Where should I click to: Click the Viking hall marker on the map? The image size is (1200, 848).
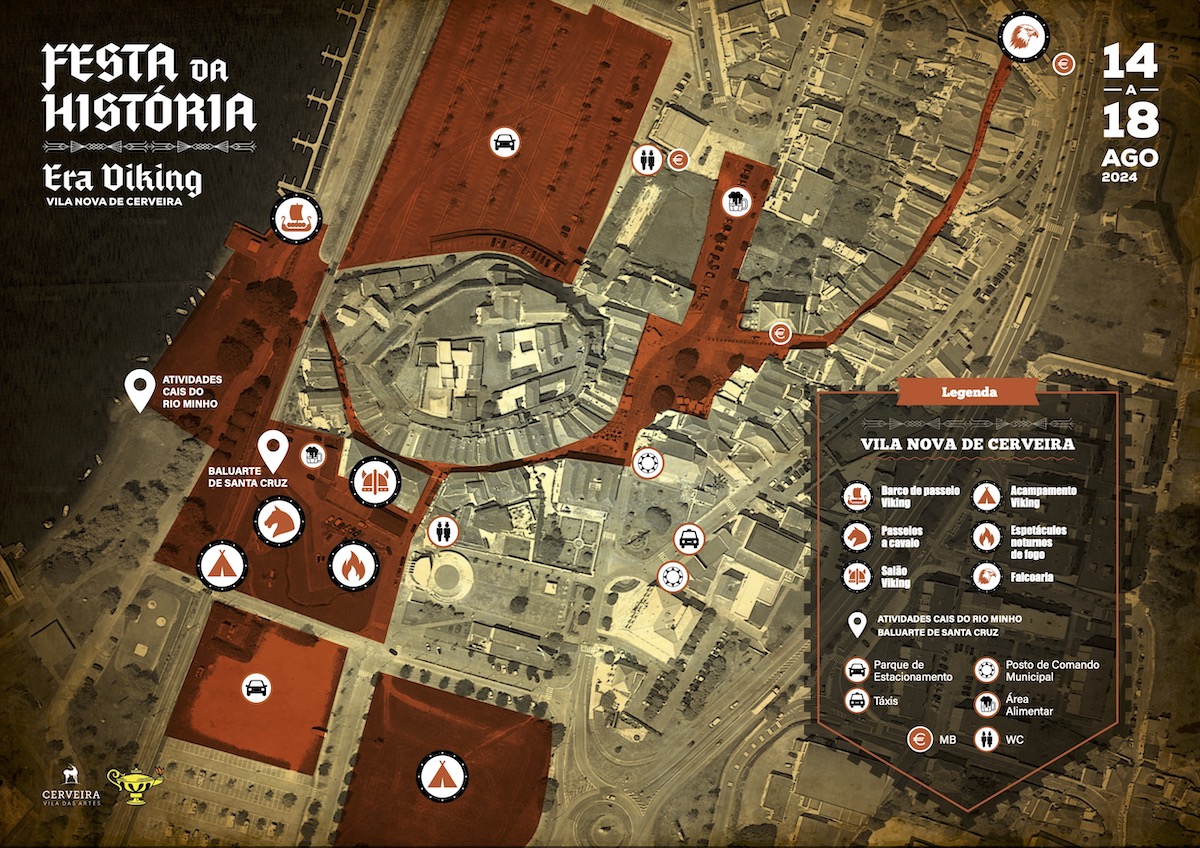click(x=376, y=482)
